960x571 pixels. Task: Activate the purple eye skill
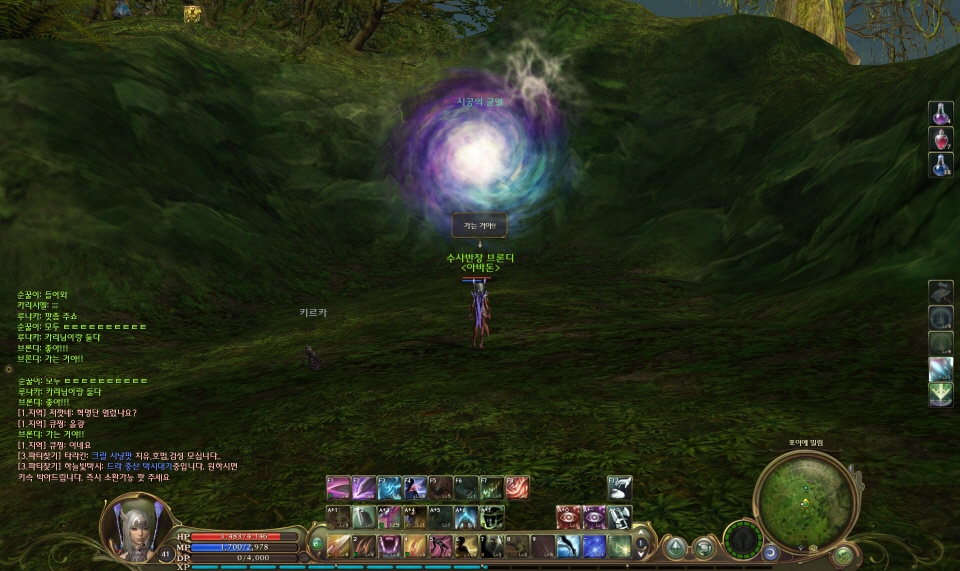[x=593, y=516]
